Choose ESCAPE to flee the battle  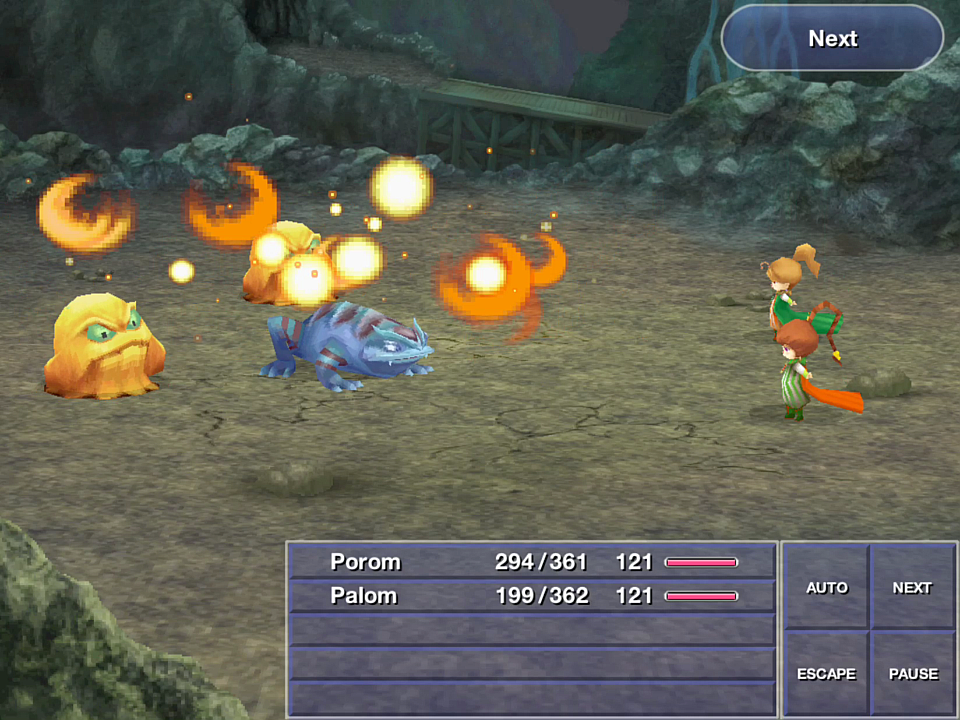(x=826, y=674)
